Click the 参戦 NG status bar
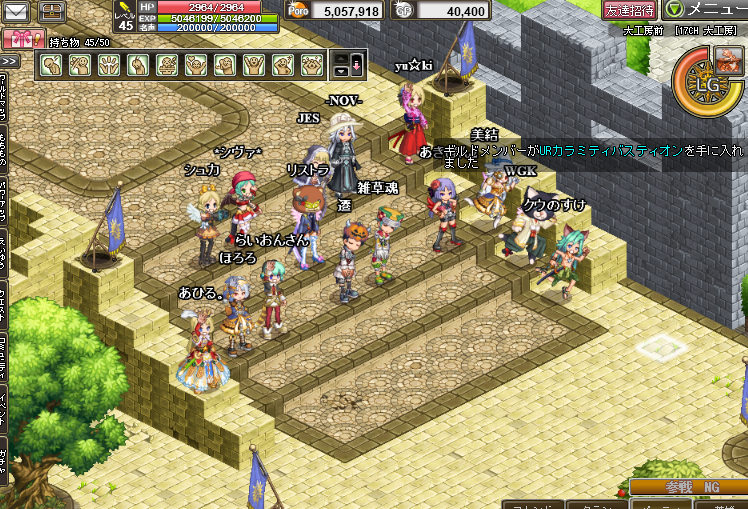This screenshot has height=509, width=748. point(689,487)
